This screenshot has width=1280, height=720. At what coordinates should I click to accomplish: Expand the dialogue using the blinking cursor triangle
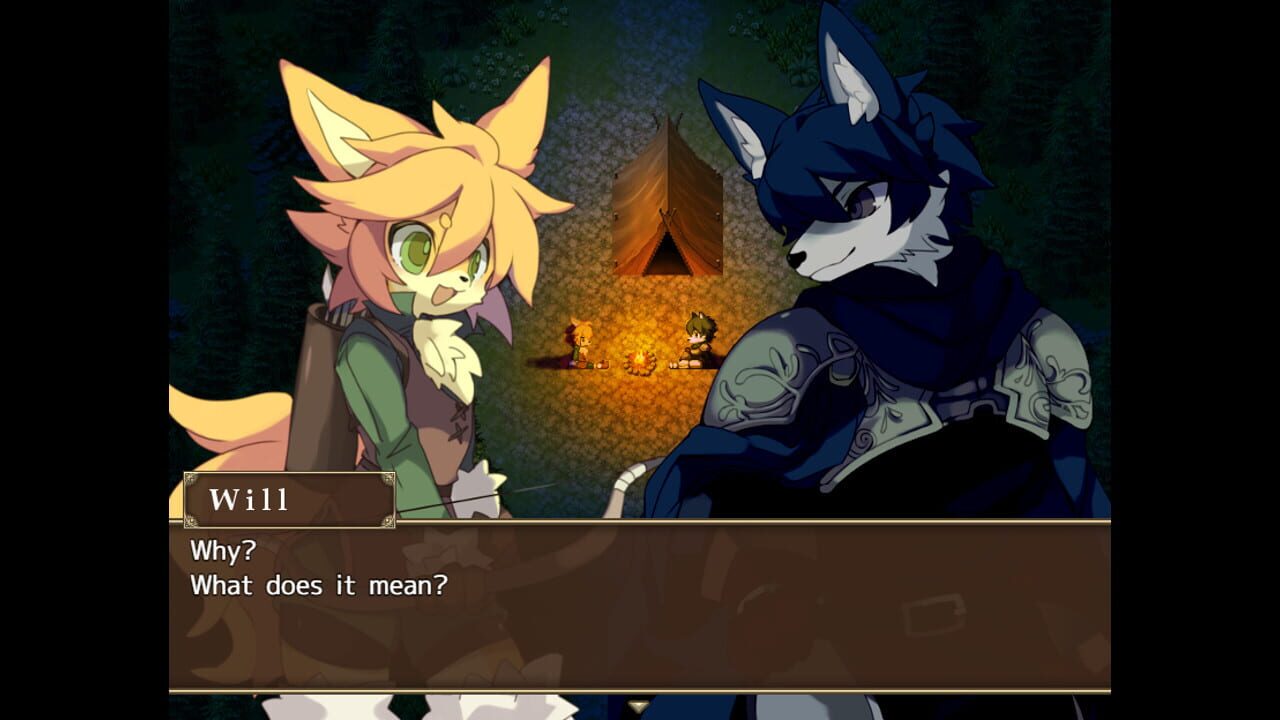click(x=640, y=707)
